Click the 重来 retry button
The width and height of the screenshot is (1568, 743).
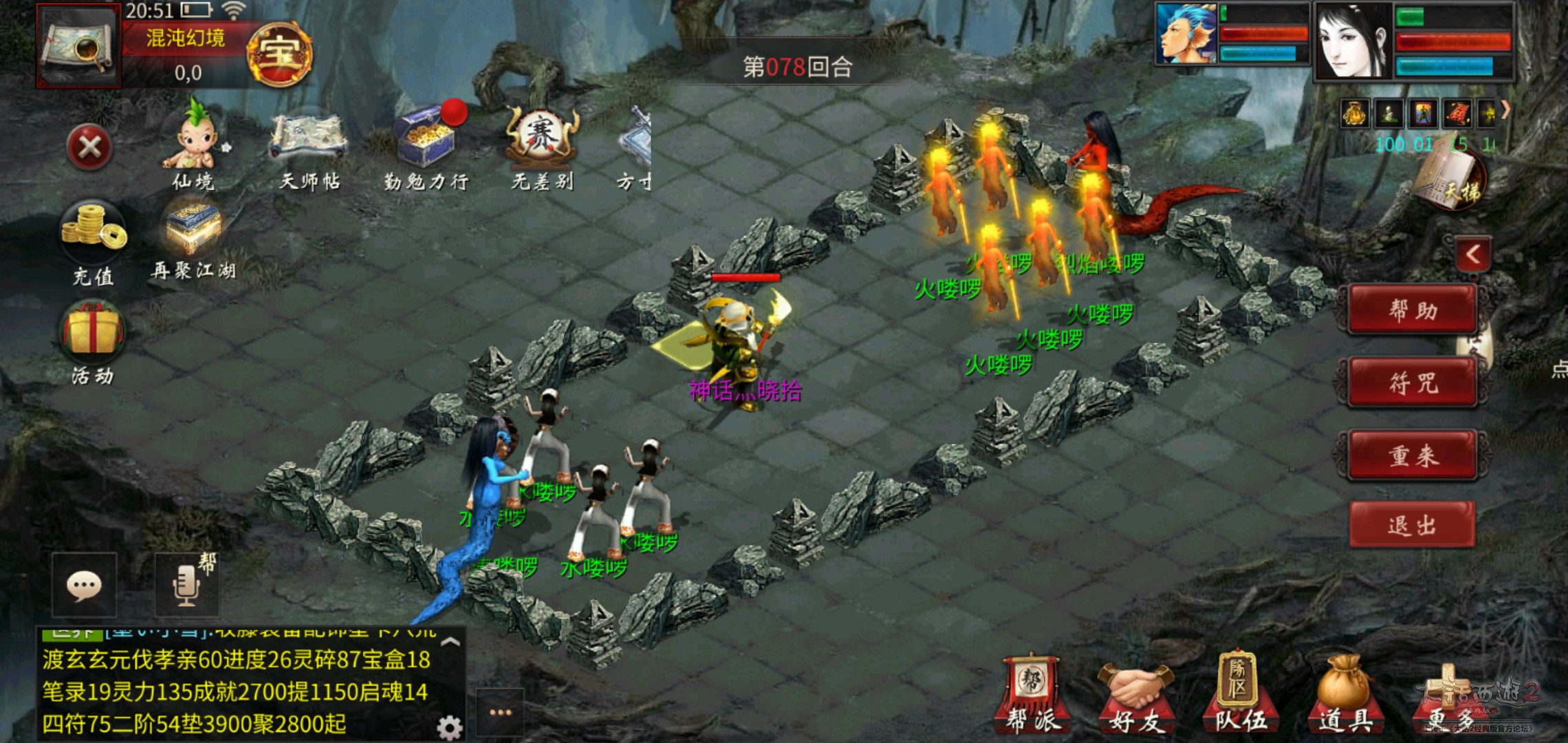coord(1413,455)
